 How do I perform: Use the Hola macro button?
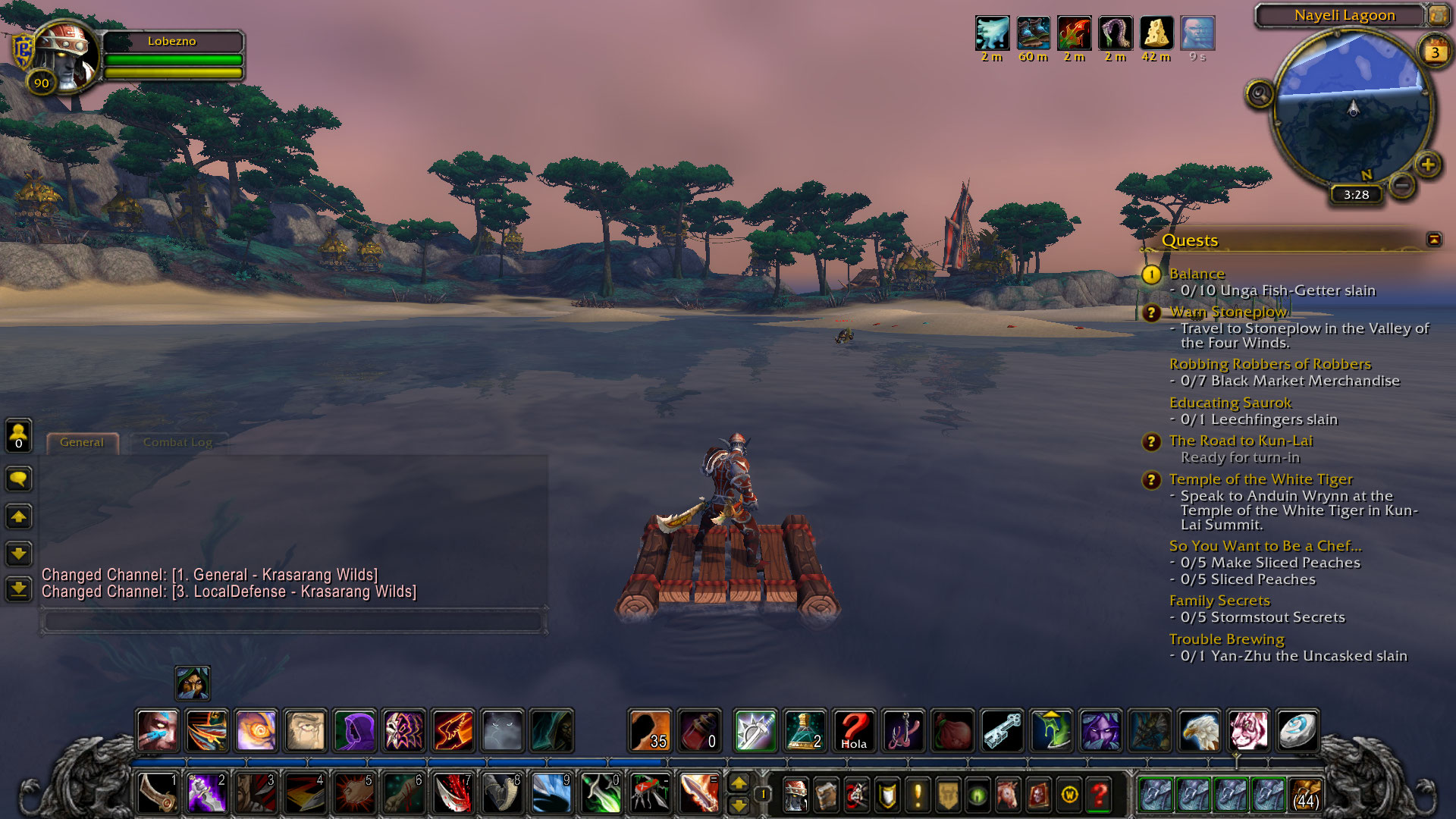[x=854, y=730]
